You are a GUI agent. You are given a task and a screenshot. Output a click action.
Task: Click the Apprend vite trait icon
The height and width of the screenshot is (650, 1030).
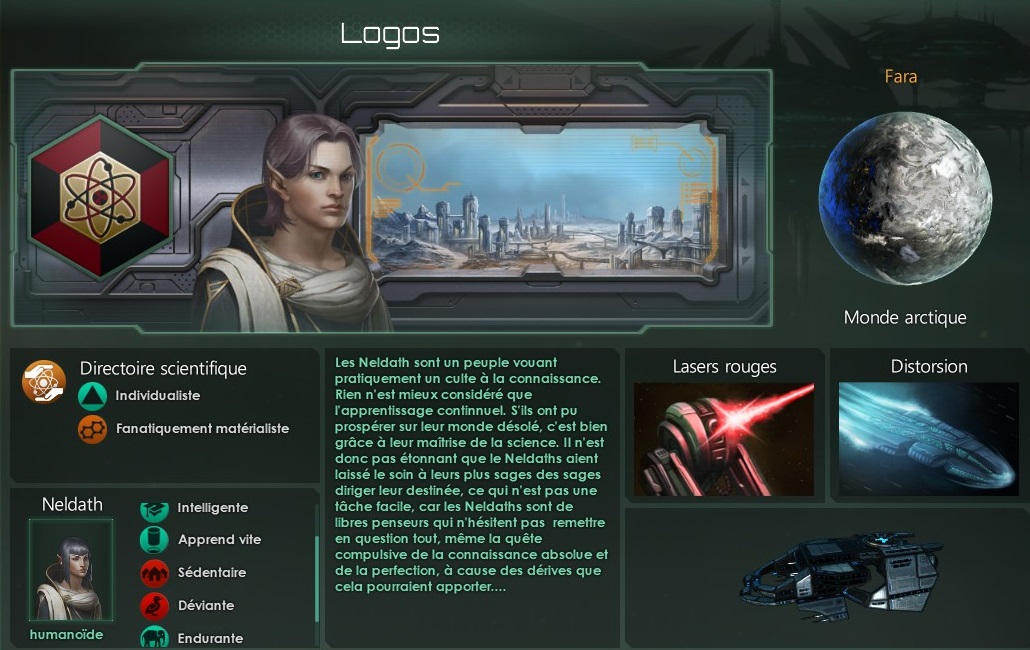pos(153,540)
